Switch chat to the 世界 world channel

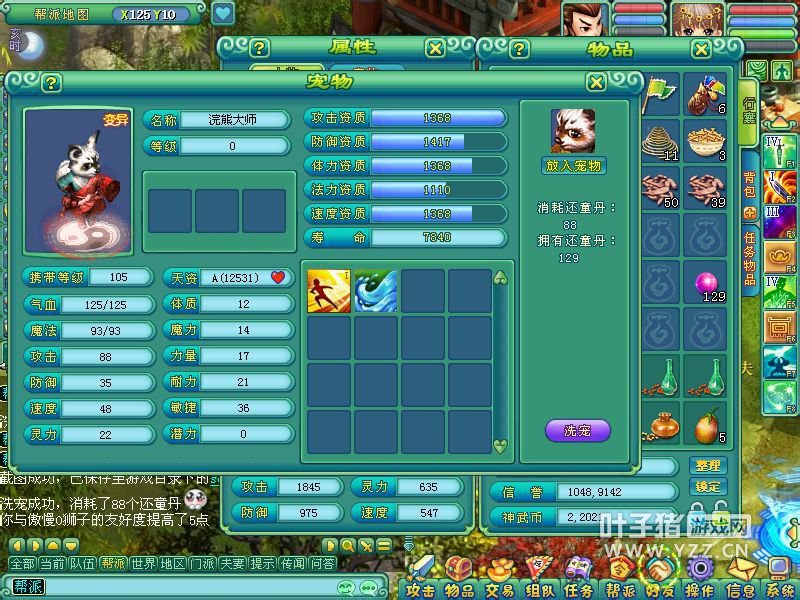143,564
